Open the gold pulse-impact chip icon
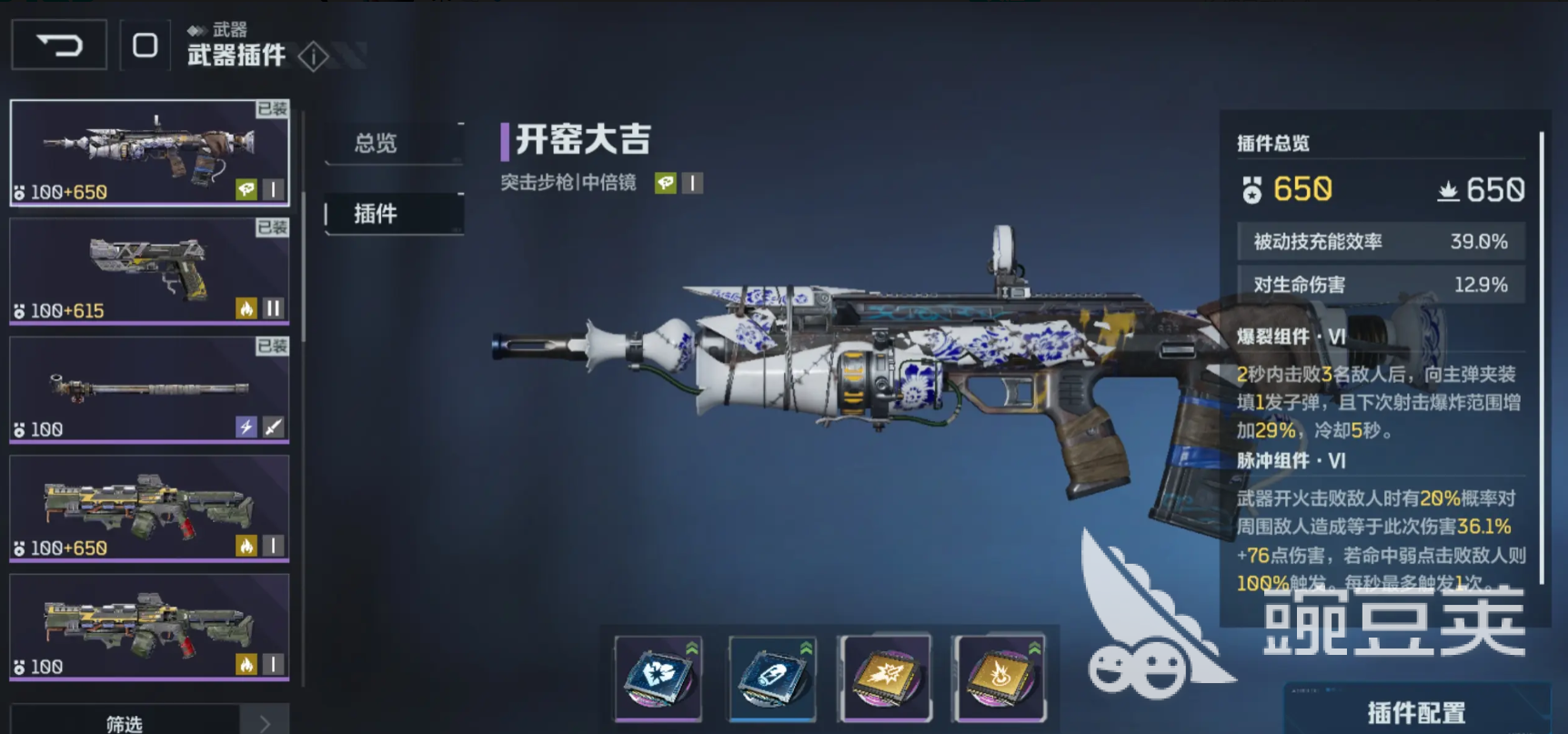Image resolution: width=1568 pixels, height=734 pixels. tap(886, 678)
